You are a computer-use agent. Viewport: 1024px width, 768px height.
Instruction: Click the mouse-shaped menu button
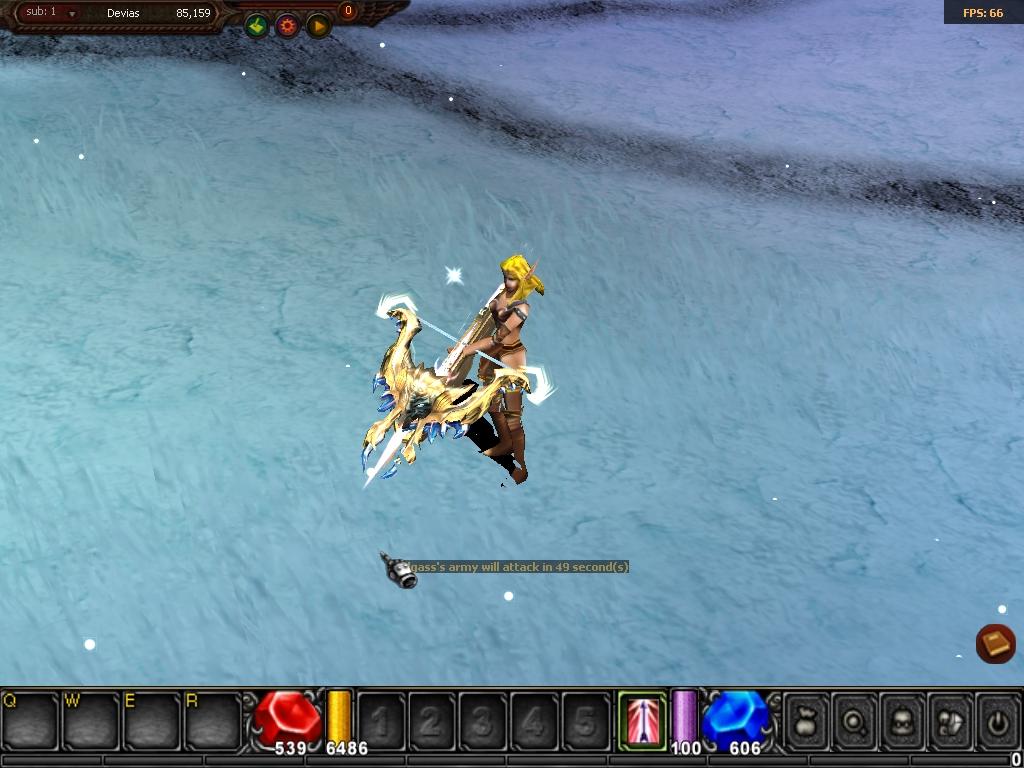(x=951, y=719)
